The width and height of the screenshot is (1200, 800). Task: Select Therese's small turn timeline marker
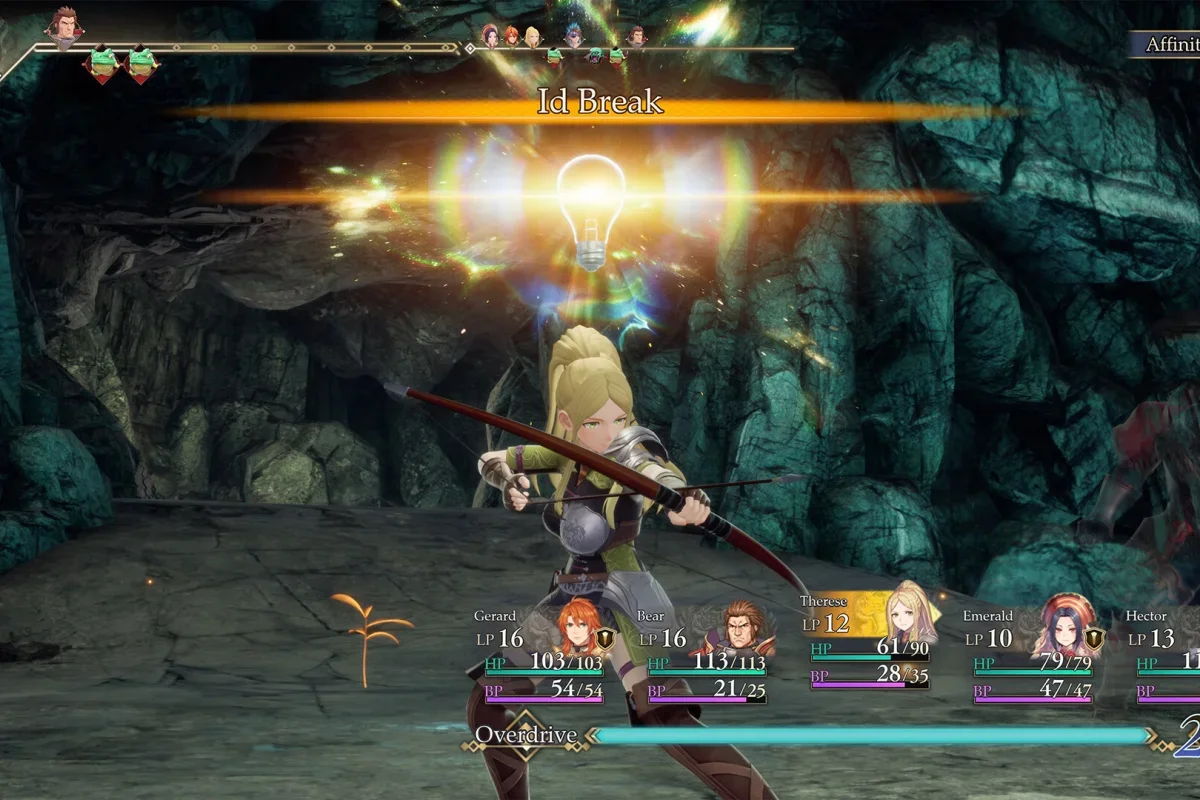[x=532, y=37]
